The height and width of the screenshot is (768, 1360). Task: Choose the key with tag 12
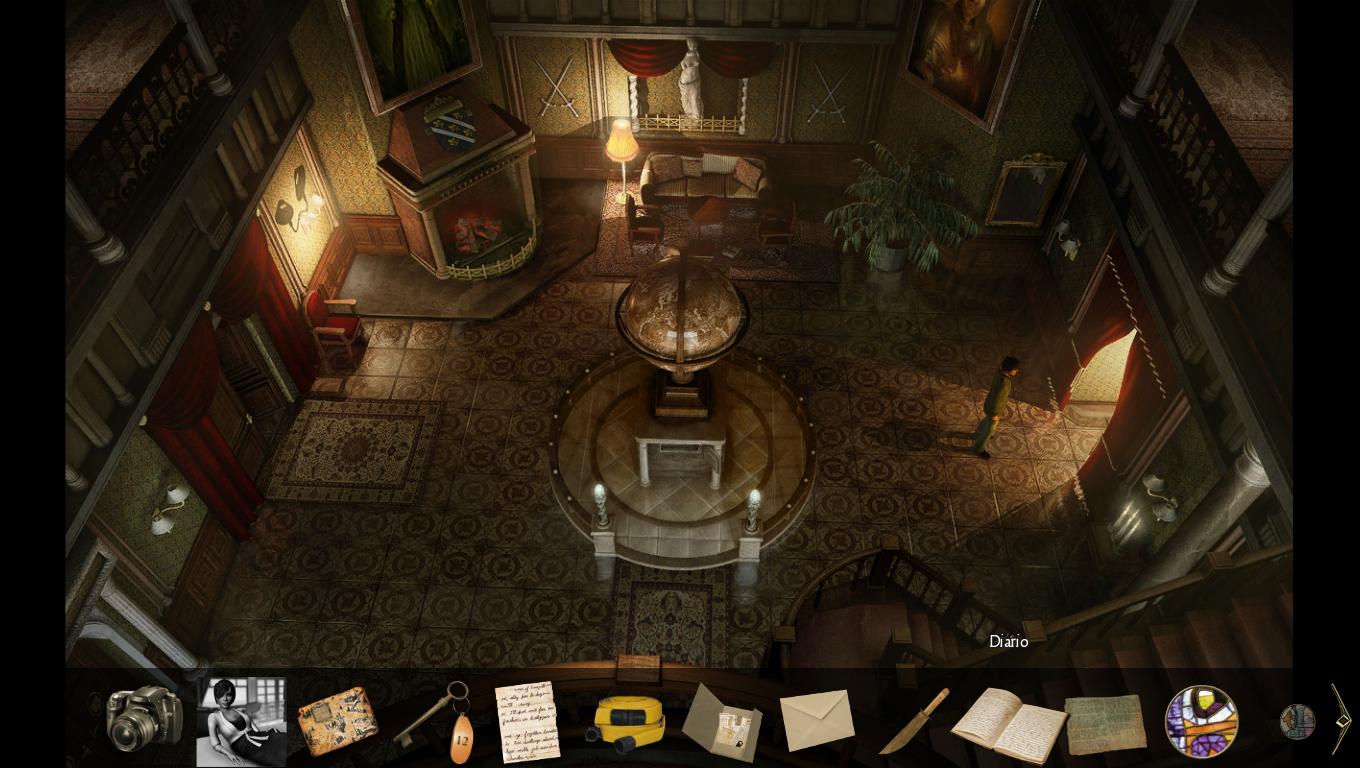click(x=436, y=719)
